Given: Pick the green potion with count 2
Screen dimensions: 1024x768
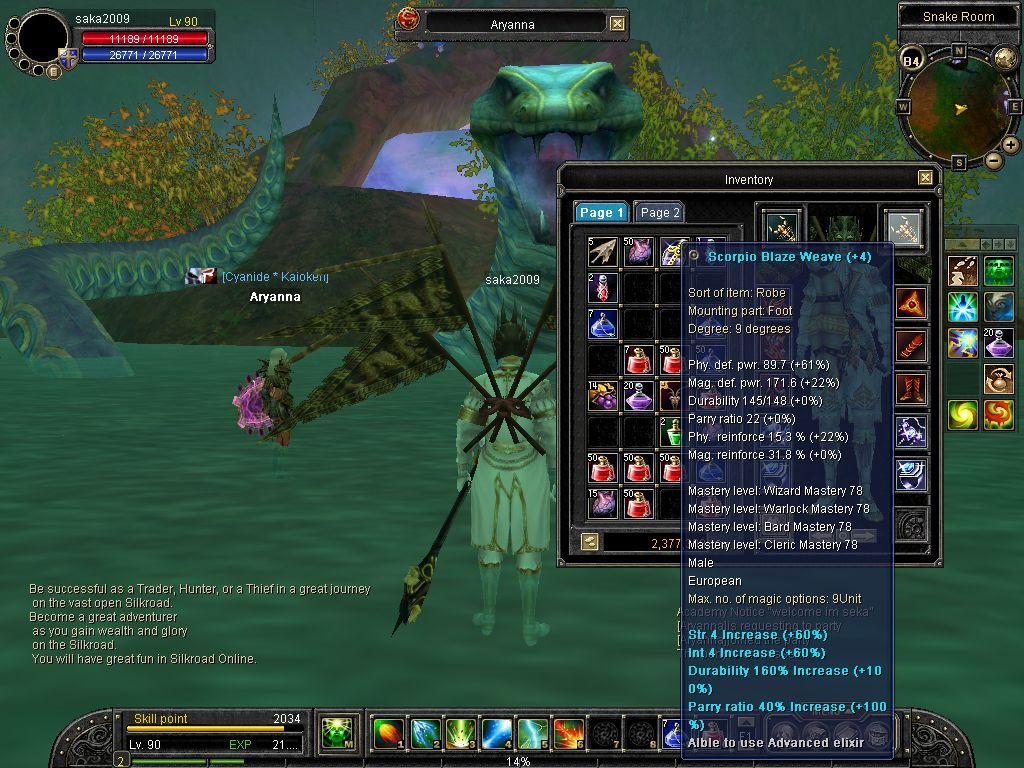Looking at the screenshot, I should 673,432.
